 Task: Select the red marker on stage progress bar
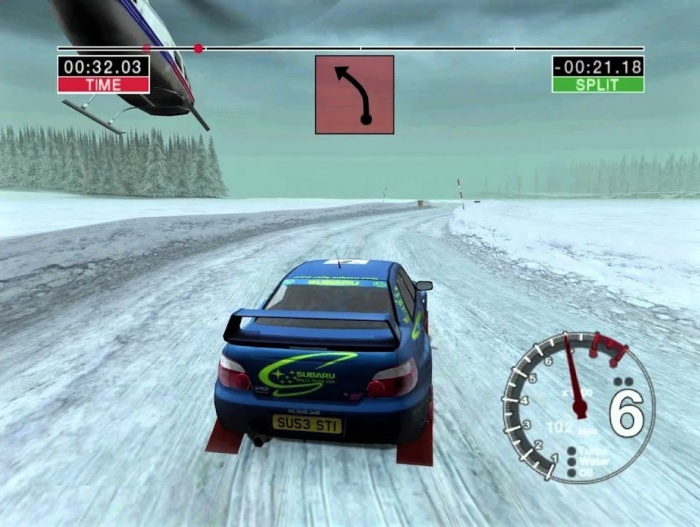tap(198, 48)
